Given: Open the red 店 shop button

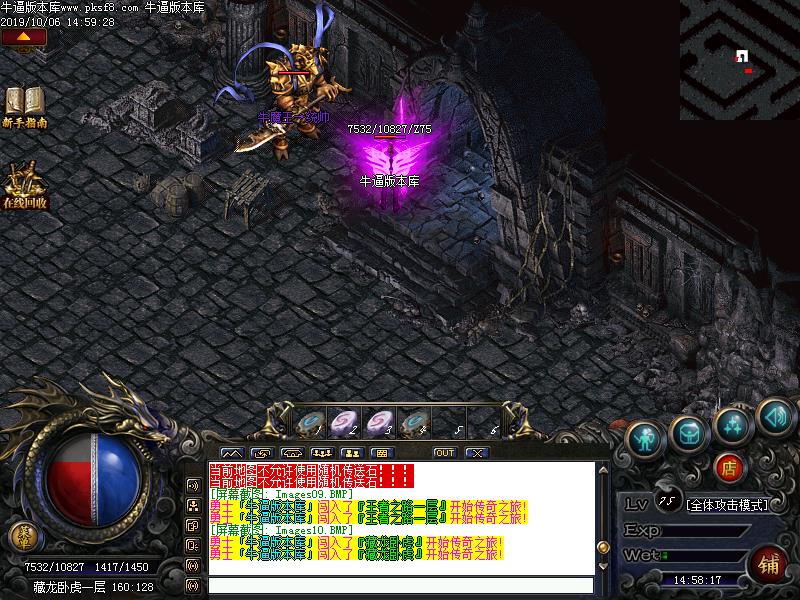Looking at the screenshot, I should [x=729, y=466].
